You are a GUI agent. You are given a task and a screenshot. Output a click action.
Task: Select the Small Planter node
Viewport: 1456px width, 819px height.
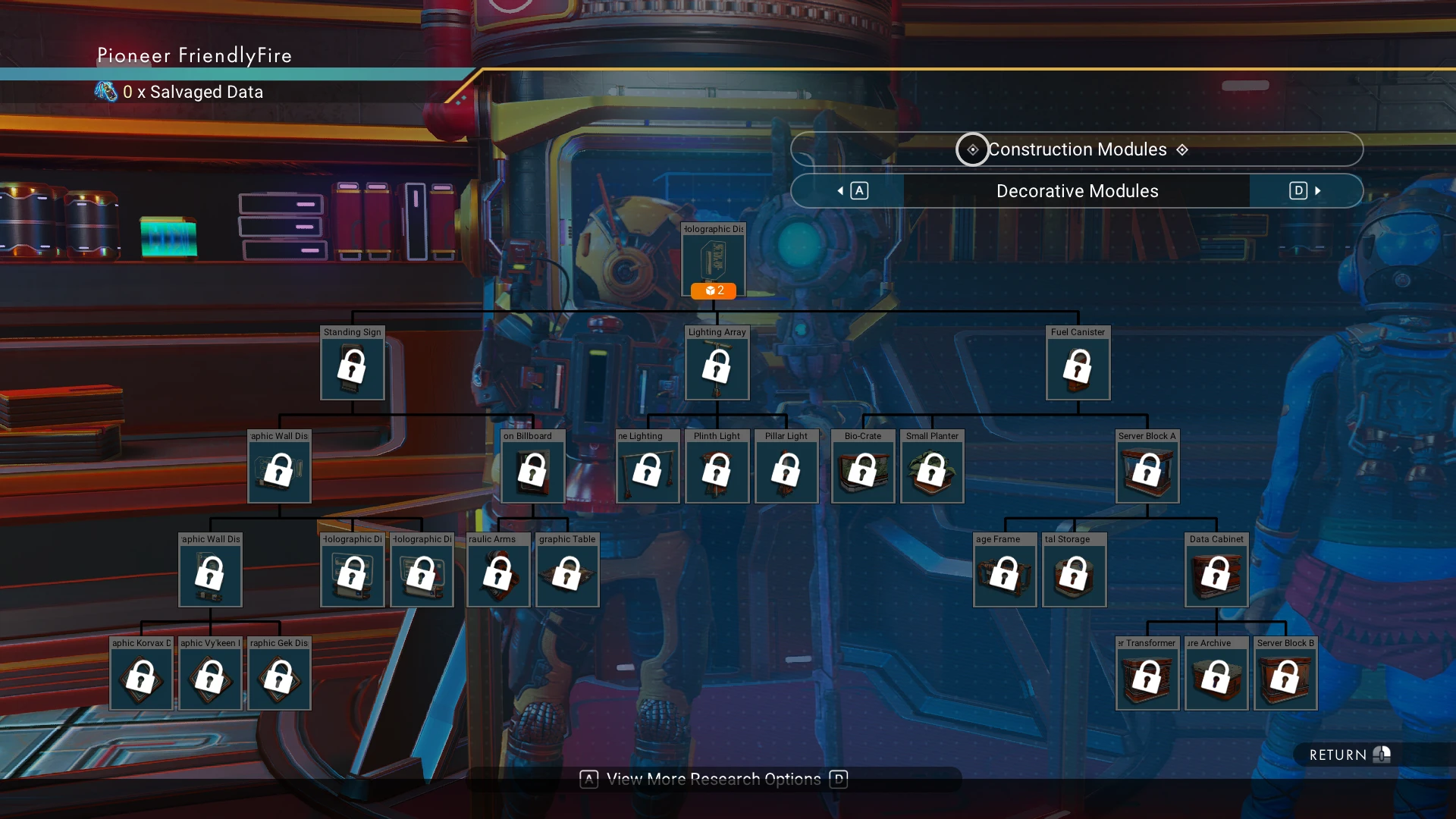point(932,472)
